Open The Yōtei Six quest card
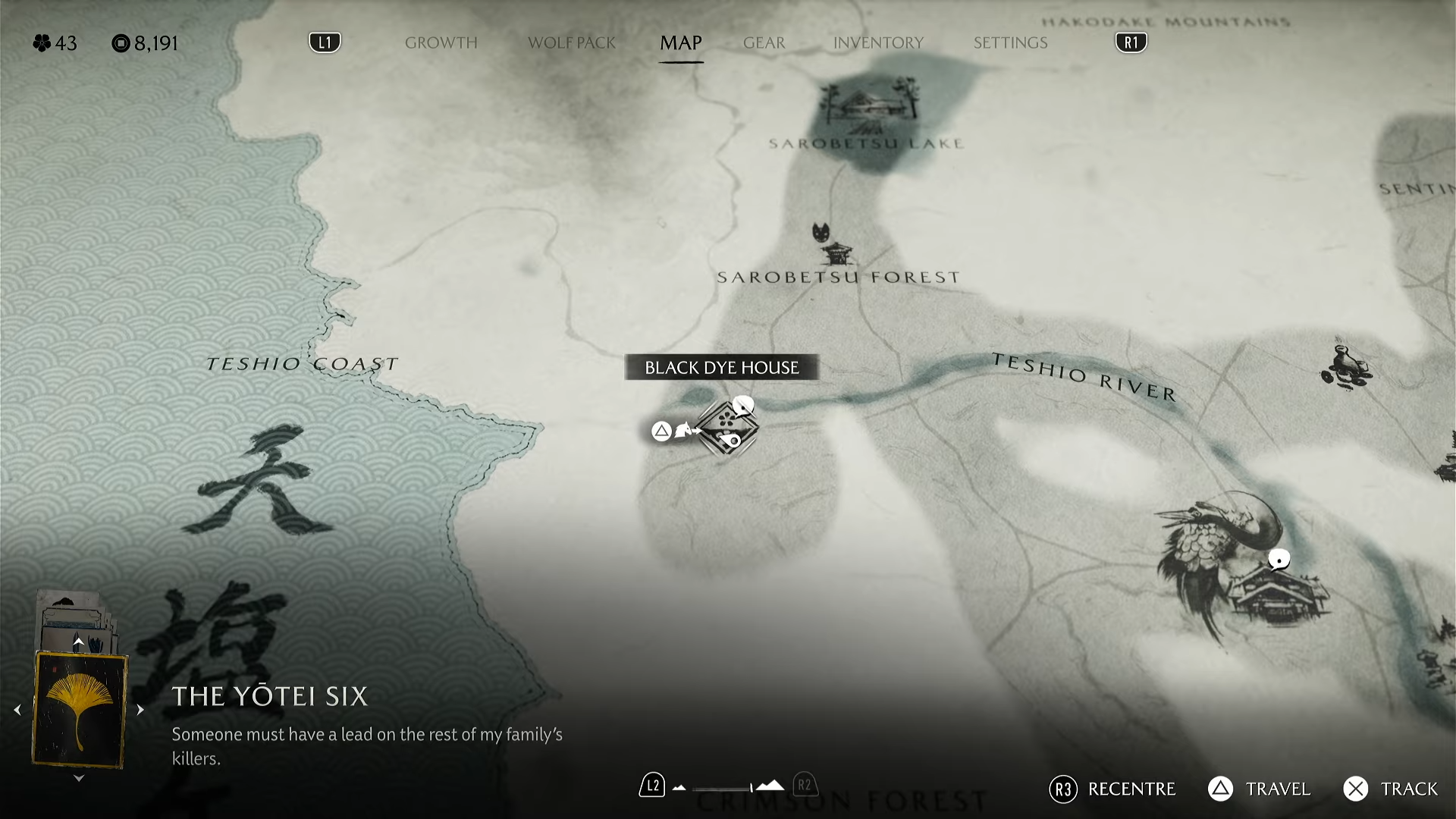This screenshot has height=819, width=1456. 79,710
